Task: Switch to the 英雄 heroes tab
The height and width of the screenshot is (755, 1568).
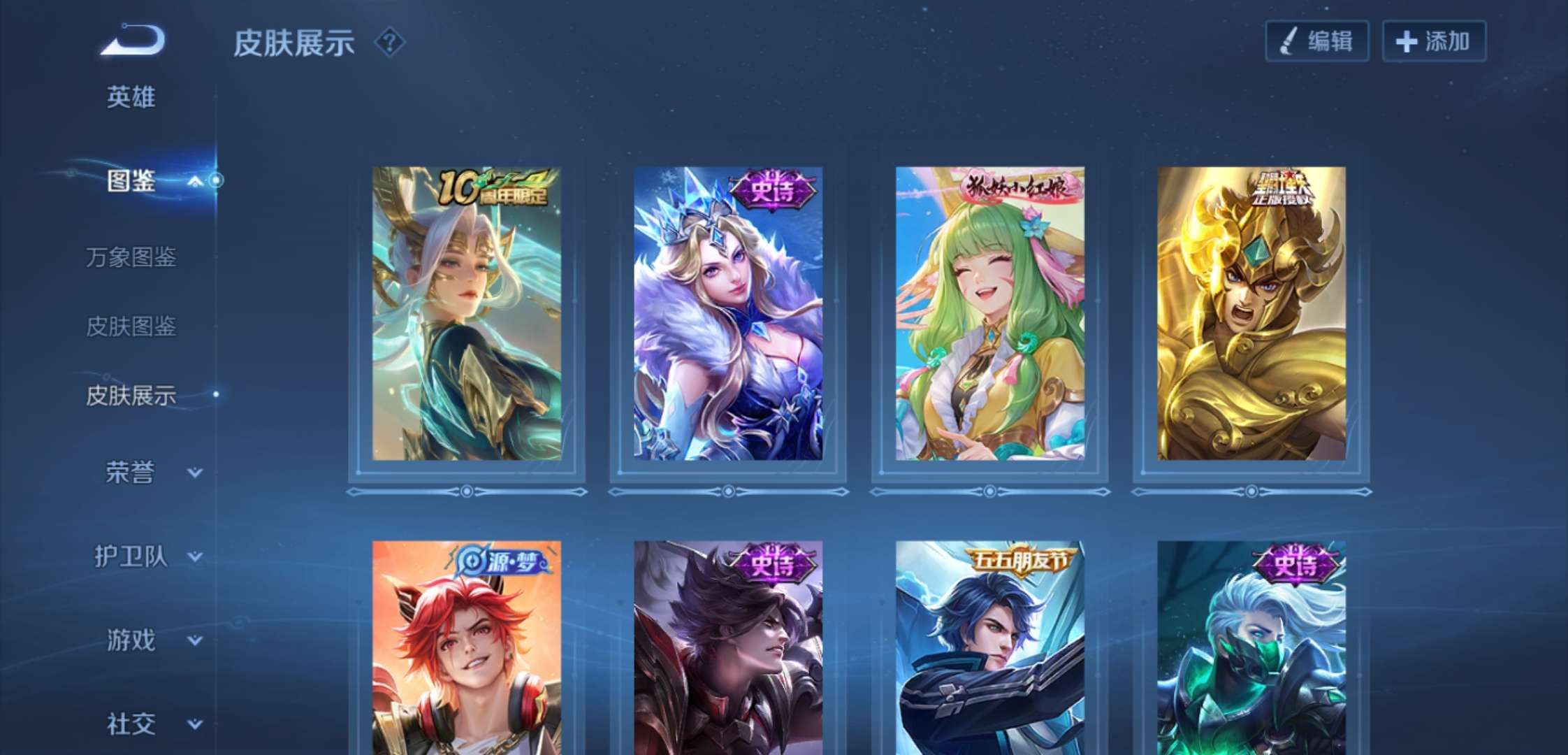Action: (x=131, y=97)
